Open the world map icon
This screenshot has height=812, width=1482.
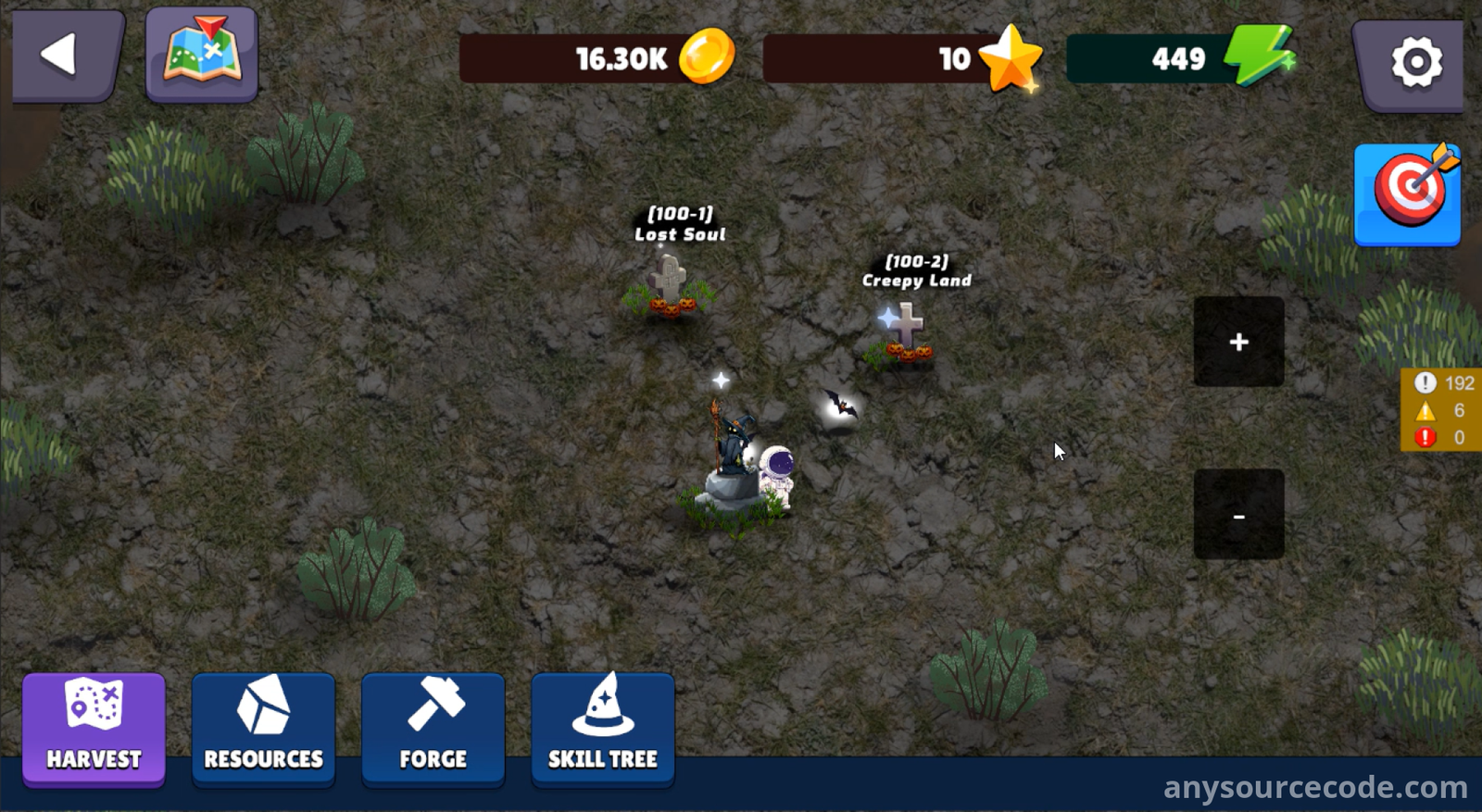pos(202,54)
